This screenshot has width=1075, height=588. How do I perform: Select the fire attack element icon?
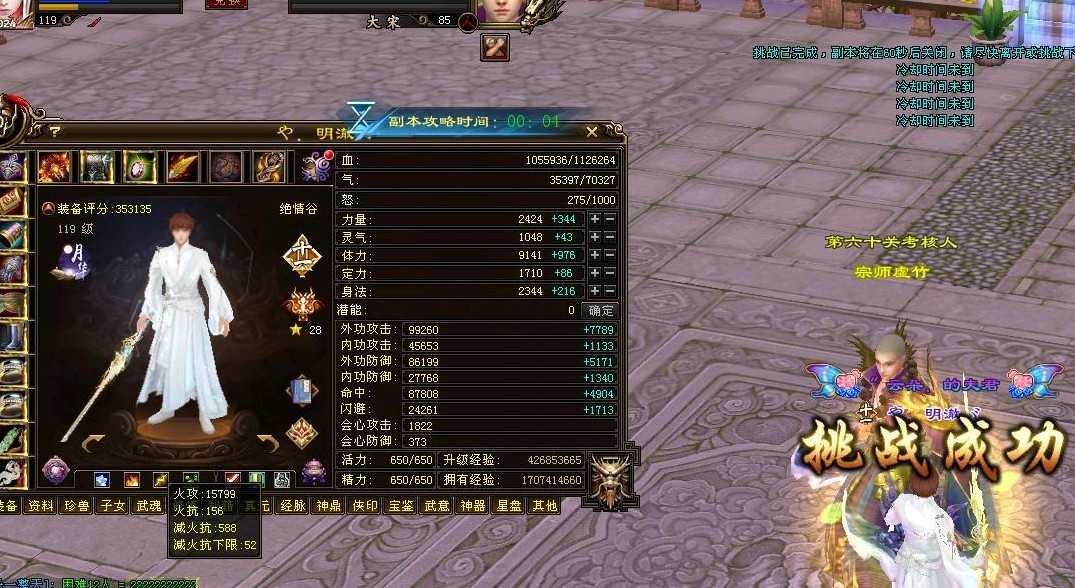click(x=132, y=480)
